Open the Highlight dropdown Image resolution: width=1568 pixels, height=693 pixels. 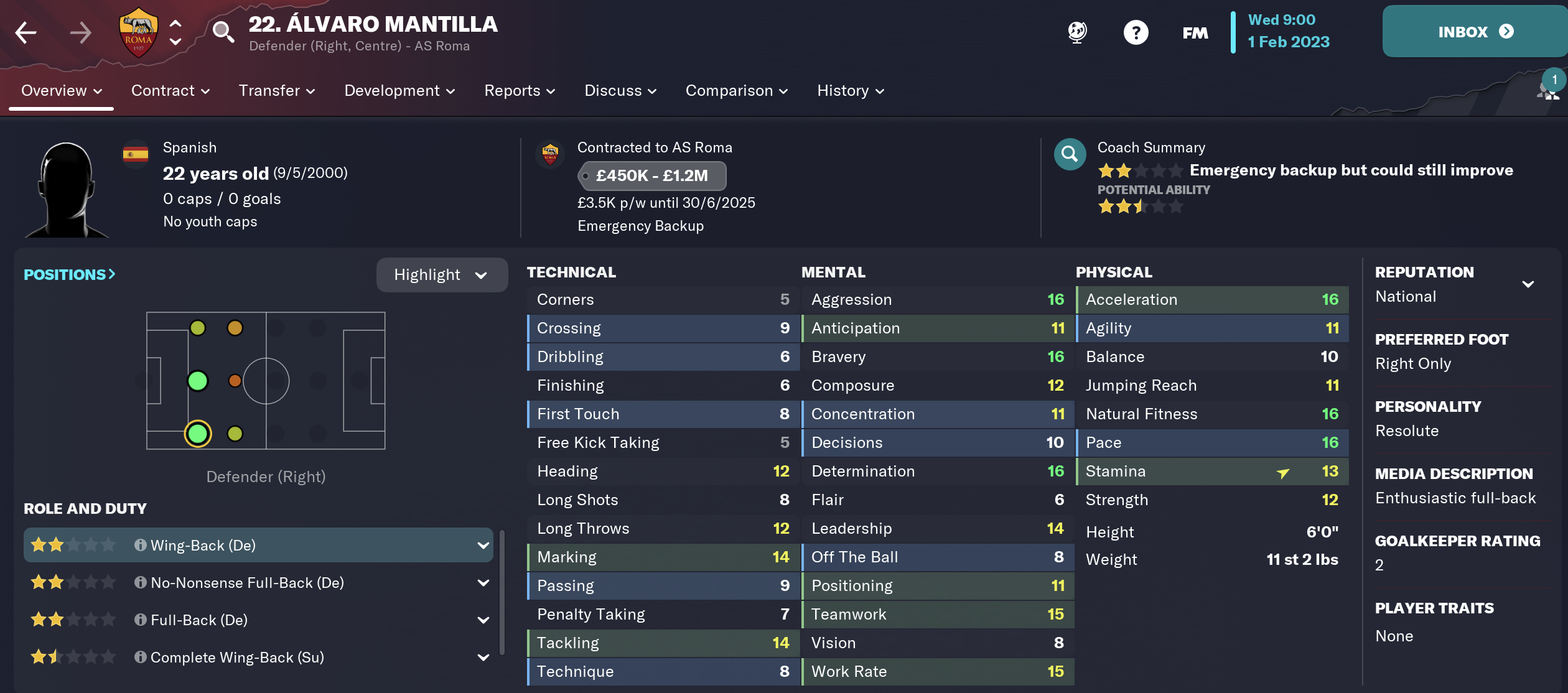(441, 275)
